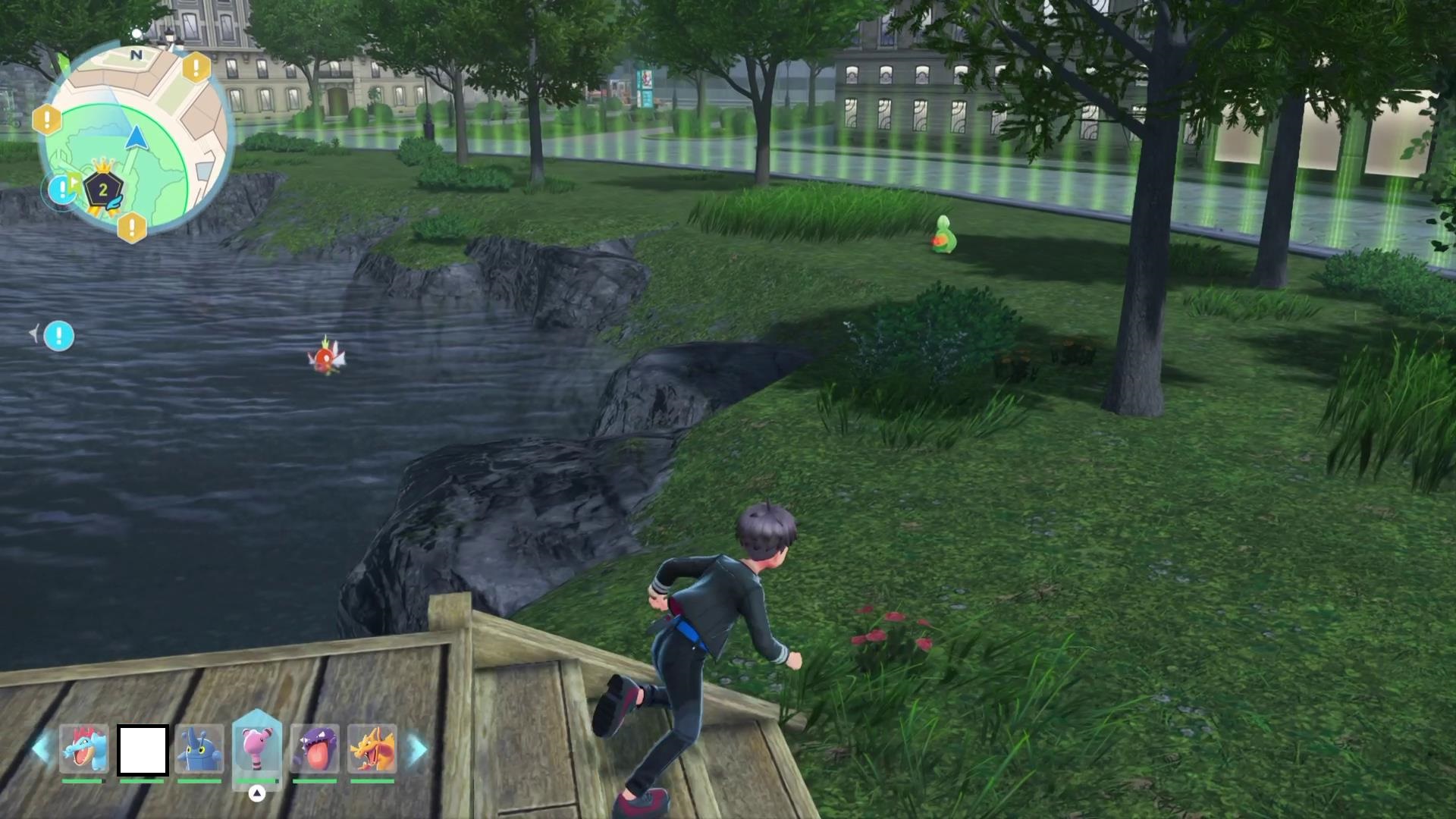Click the party bar's left arrow
Screen dimensions: 1456x819
pos(42,749)
